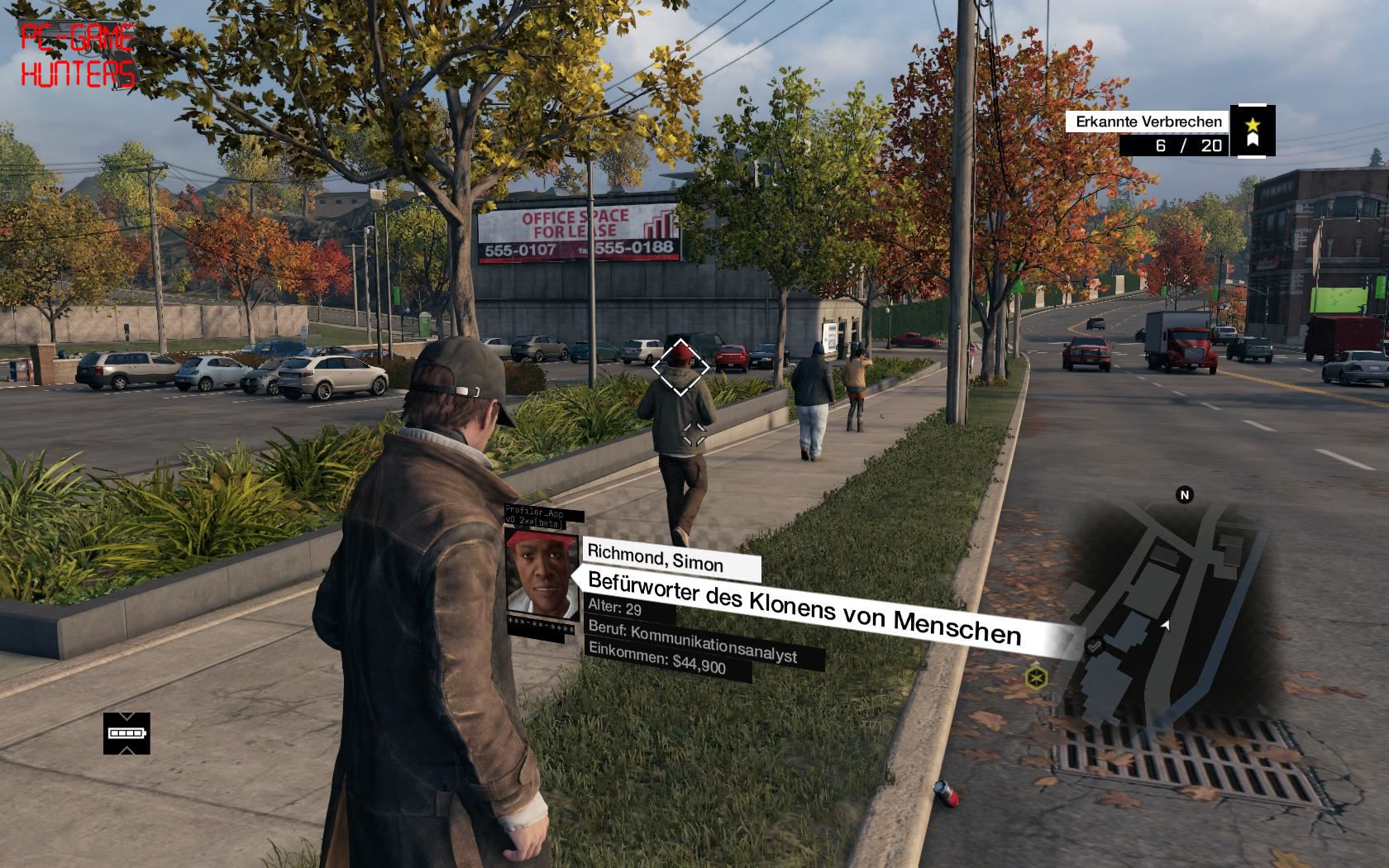The image size is (1389, 868).
Task: Click the north compass indicator
Action: 1185,495
